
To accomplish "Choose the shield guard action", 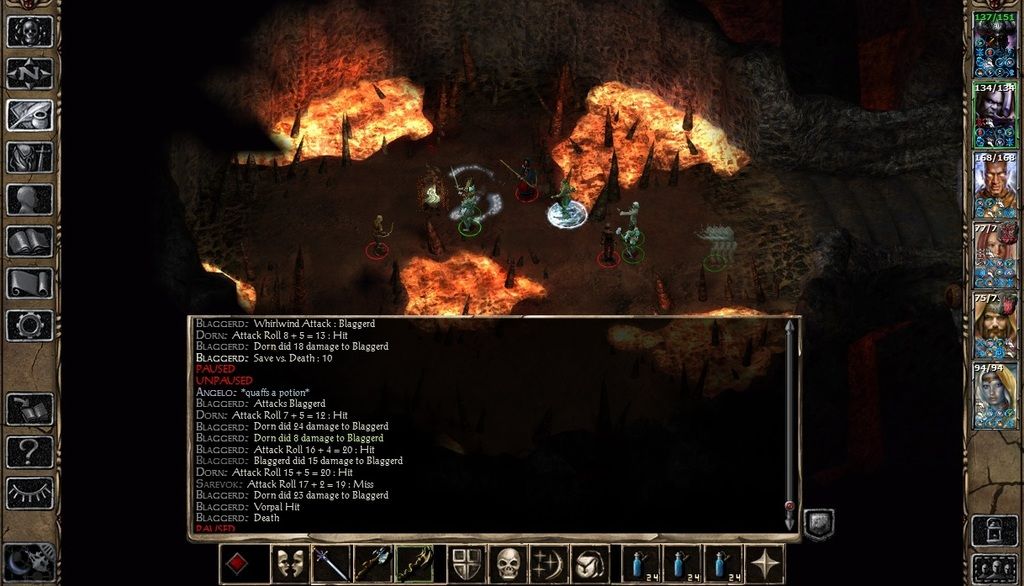I will tap(466, 564).
